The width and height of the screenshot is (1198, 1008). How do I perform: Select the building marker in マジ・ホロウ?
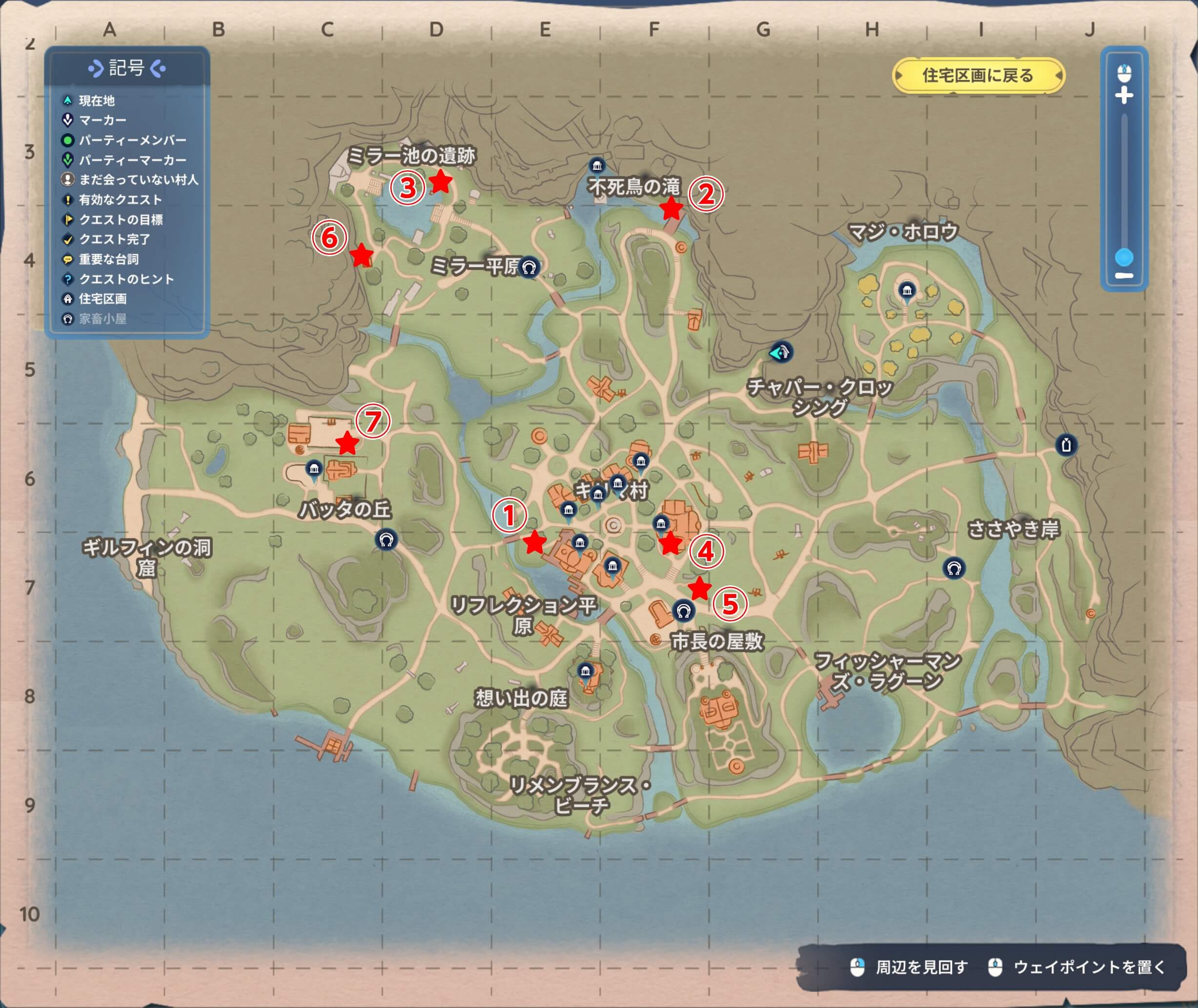[x=907, y=290]
